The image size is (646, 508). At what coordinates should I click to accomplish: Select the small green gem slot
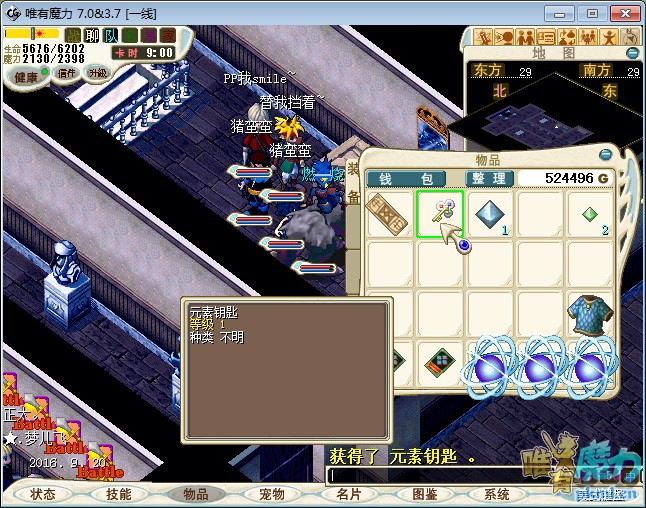point(590,214)
